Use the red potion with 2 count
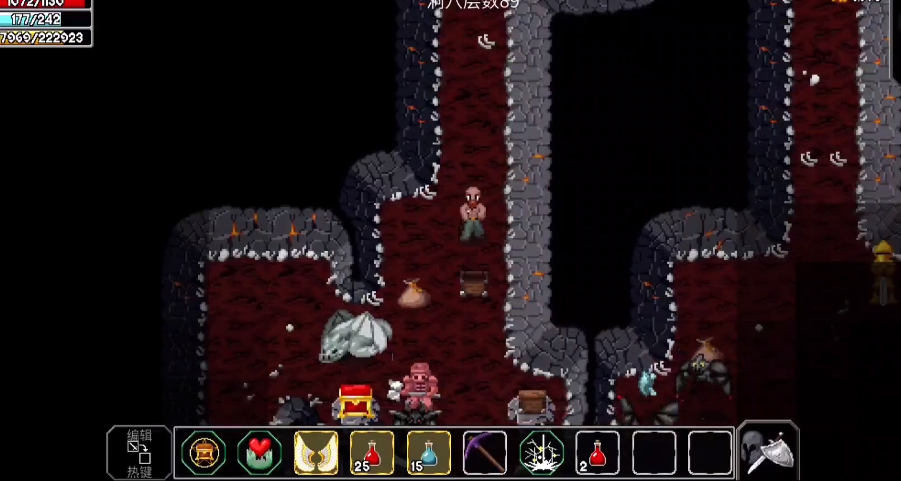Viewport: 901px width, 481px height. (x=598, y=453)
